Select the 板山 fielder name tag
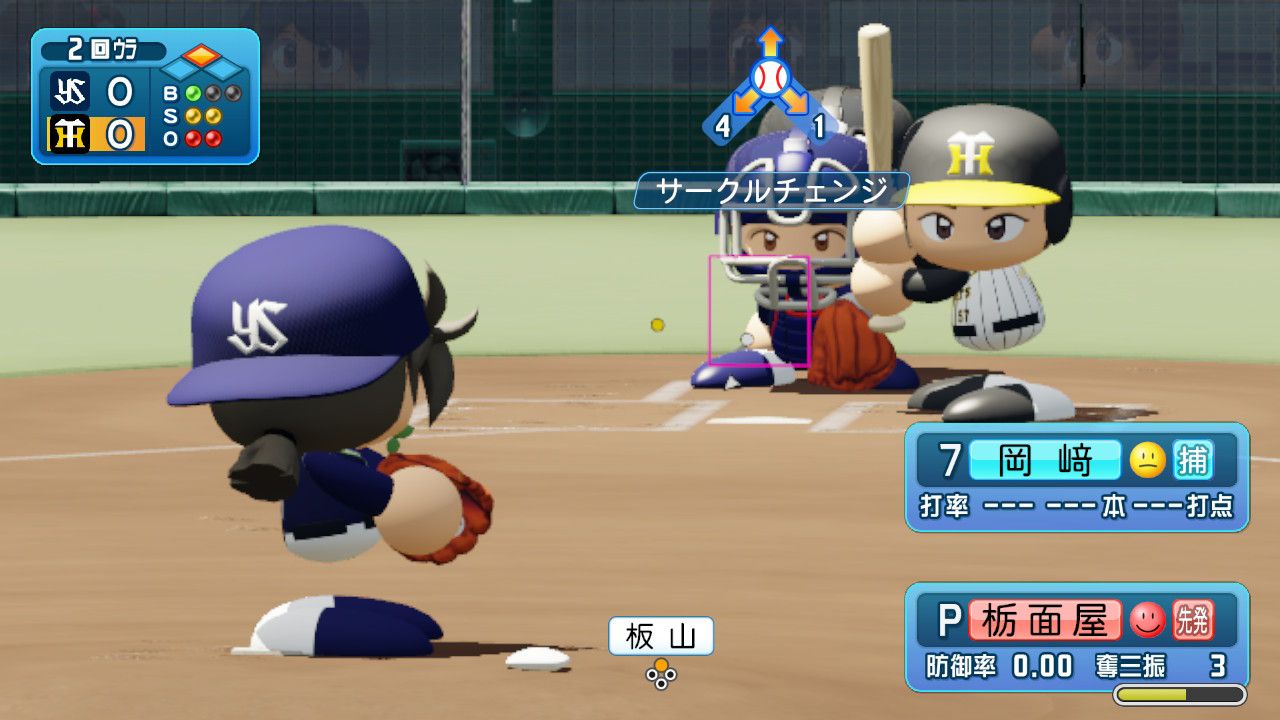 click(x=661, y=636)
